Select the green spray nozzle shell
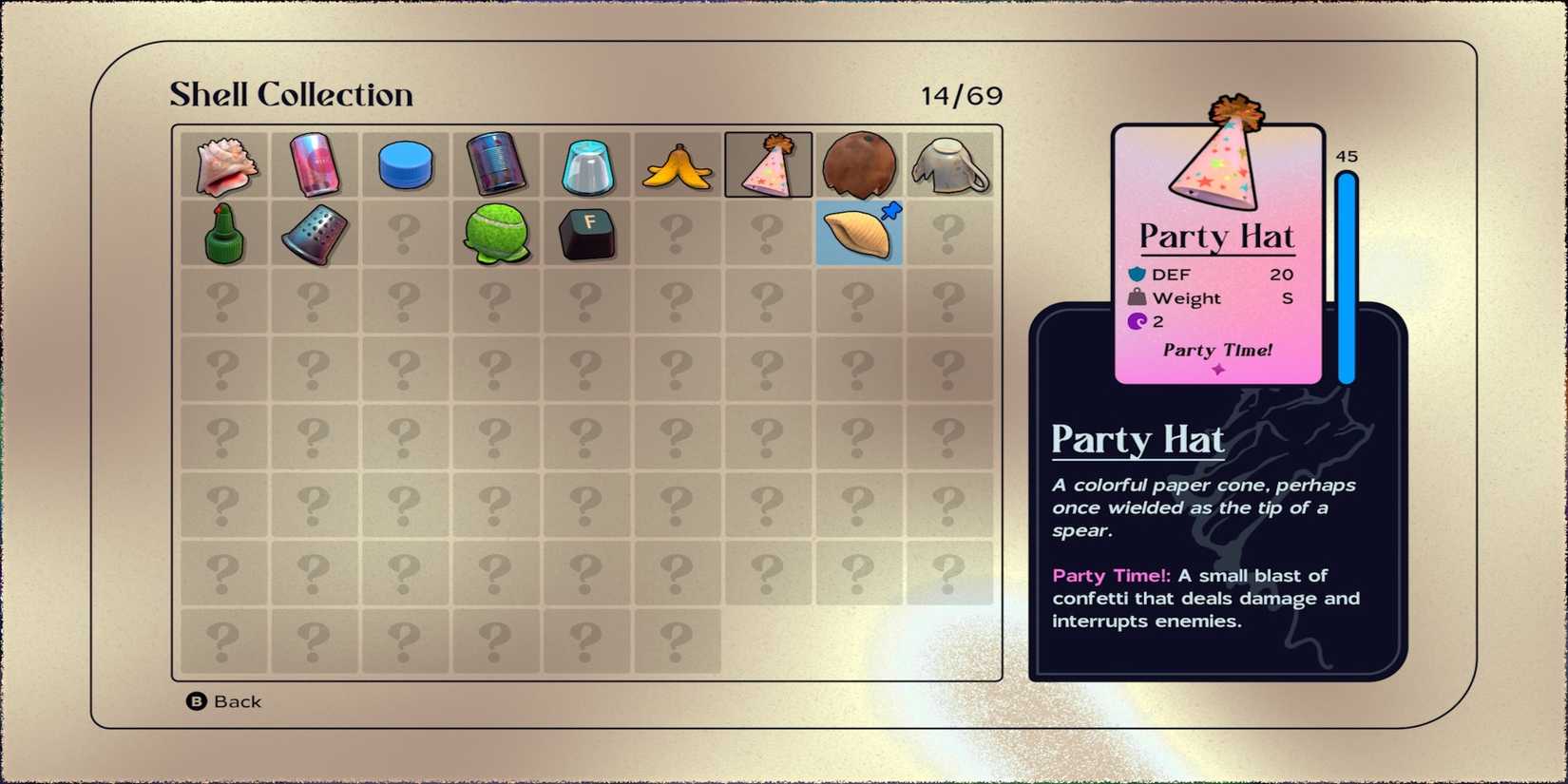The height and width of the screenshot is (784, 1568). click(223, 233)
